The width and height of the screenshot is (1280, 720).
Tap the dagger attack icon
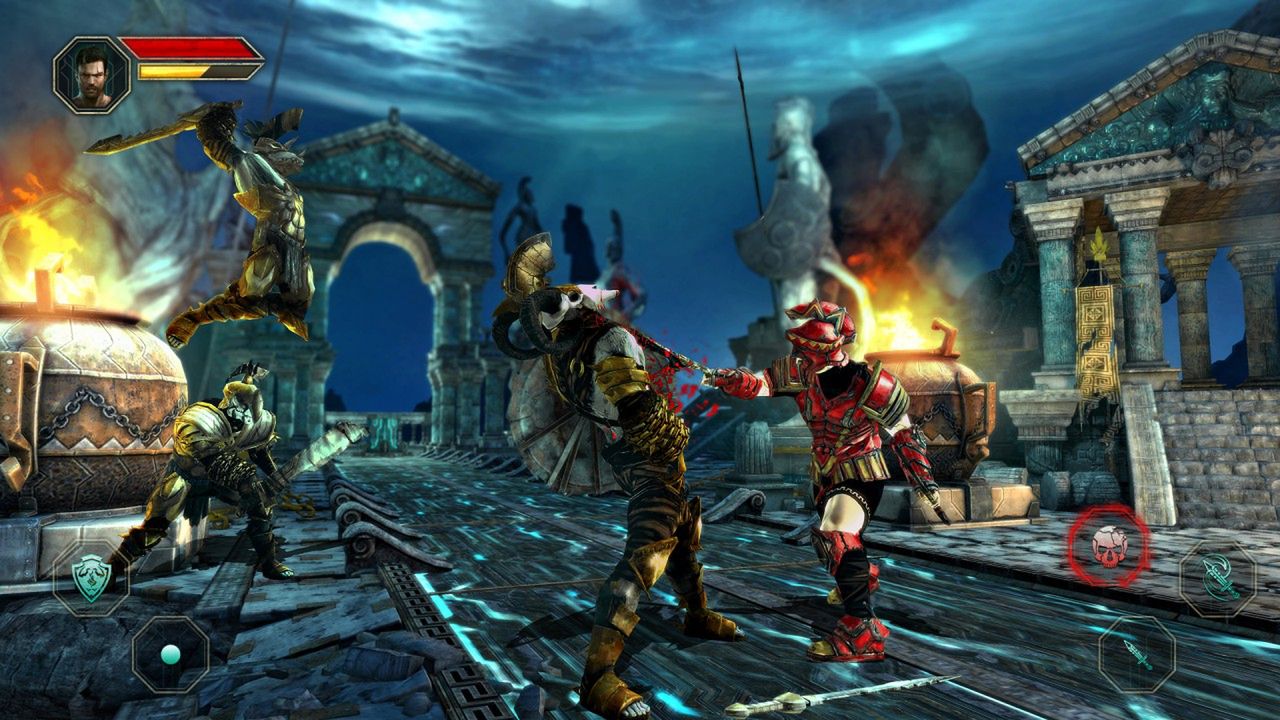(x=1136, y=653)
